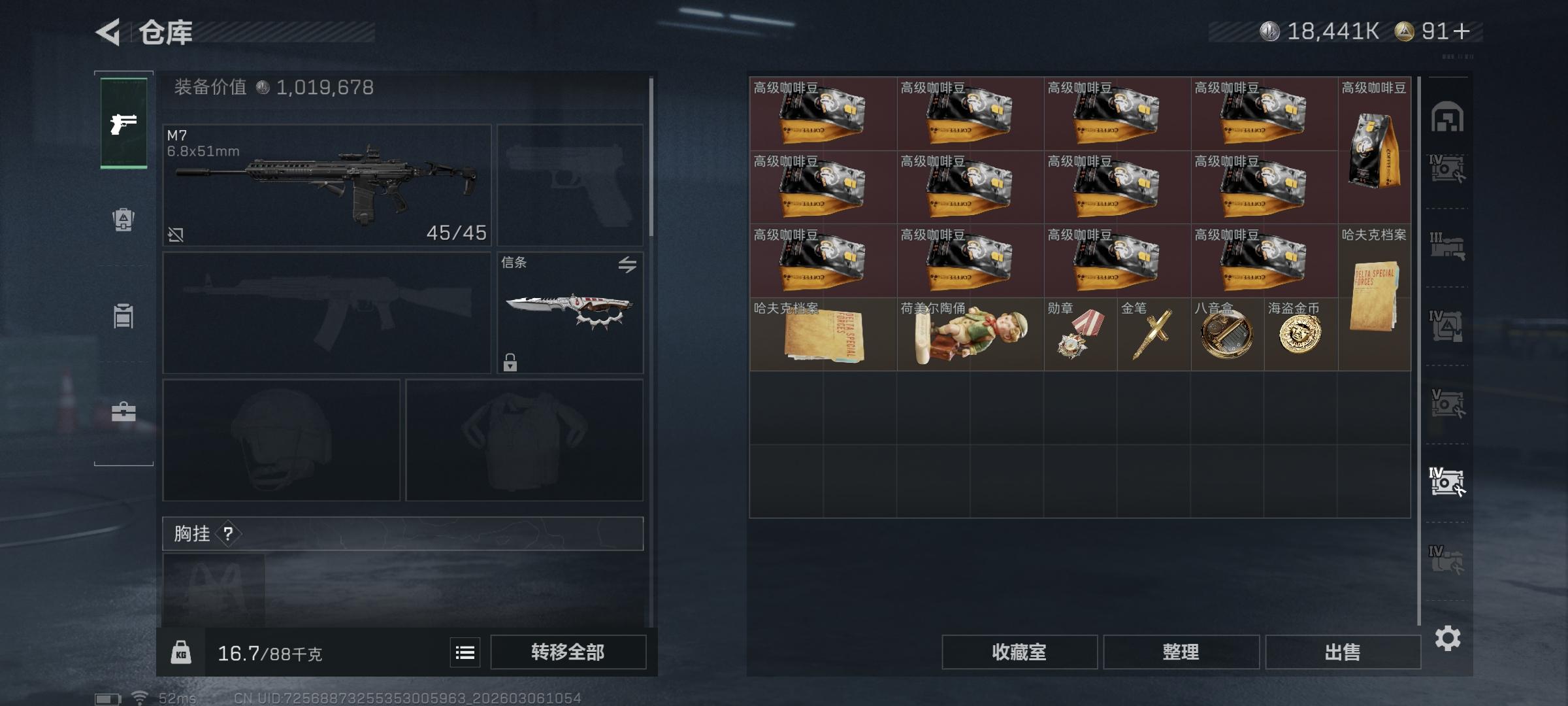This screenshot has height=706, width=1568.
Task: Select the 信条 knife melee slot
Action: (x=570, y=312)
